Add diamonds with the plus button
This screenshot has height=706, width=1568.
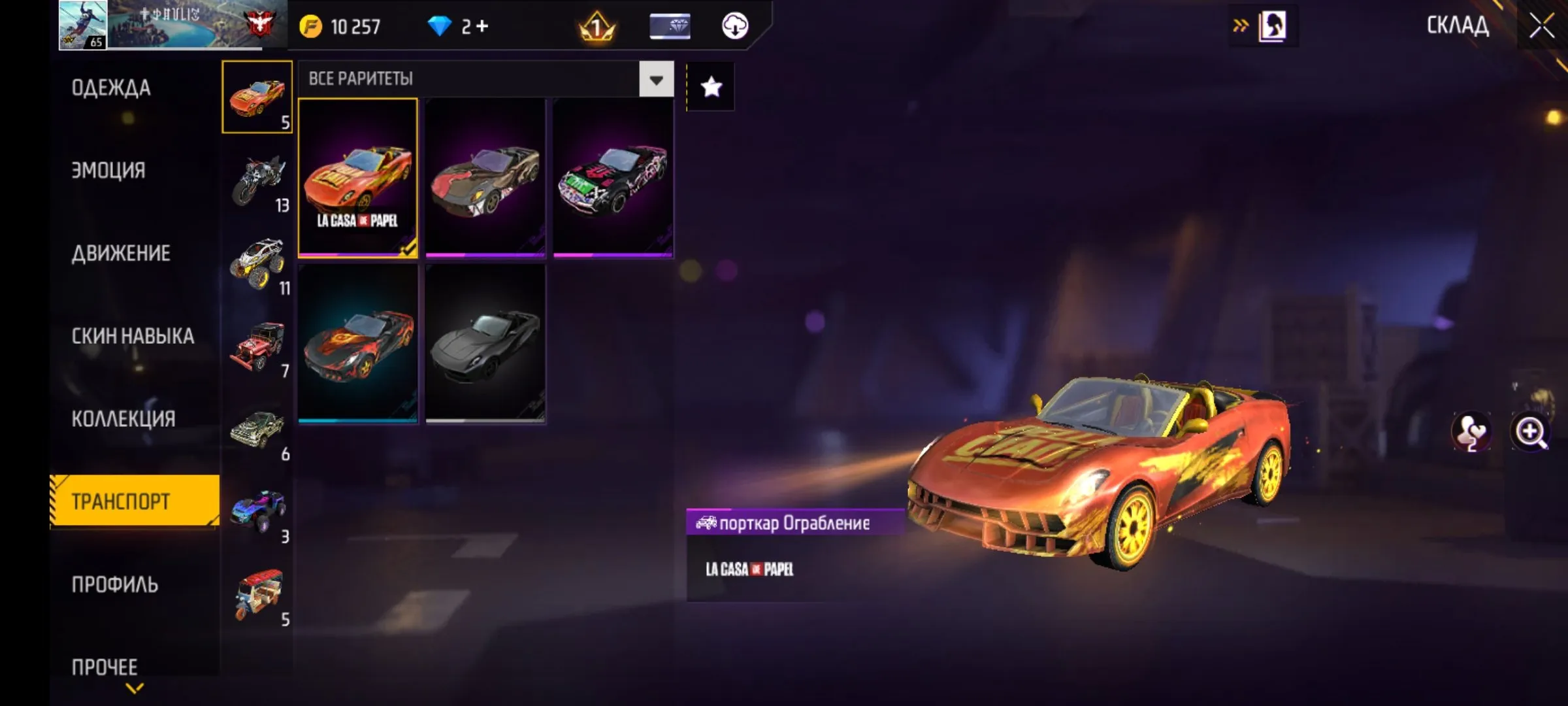482,26
